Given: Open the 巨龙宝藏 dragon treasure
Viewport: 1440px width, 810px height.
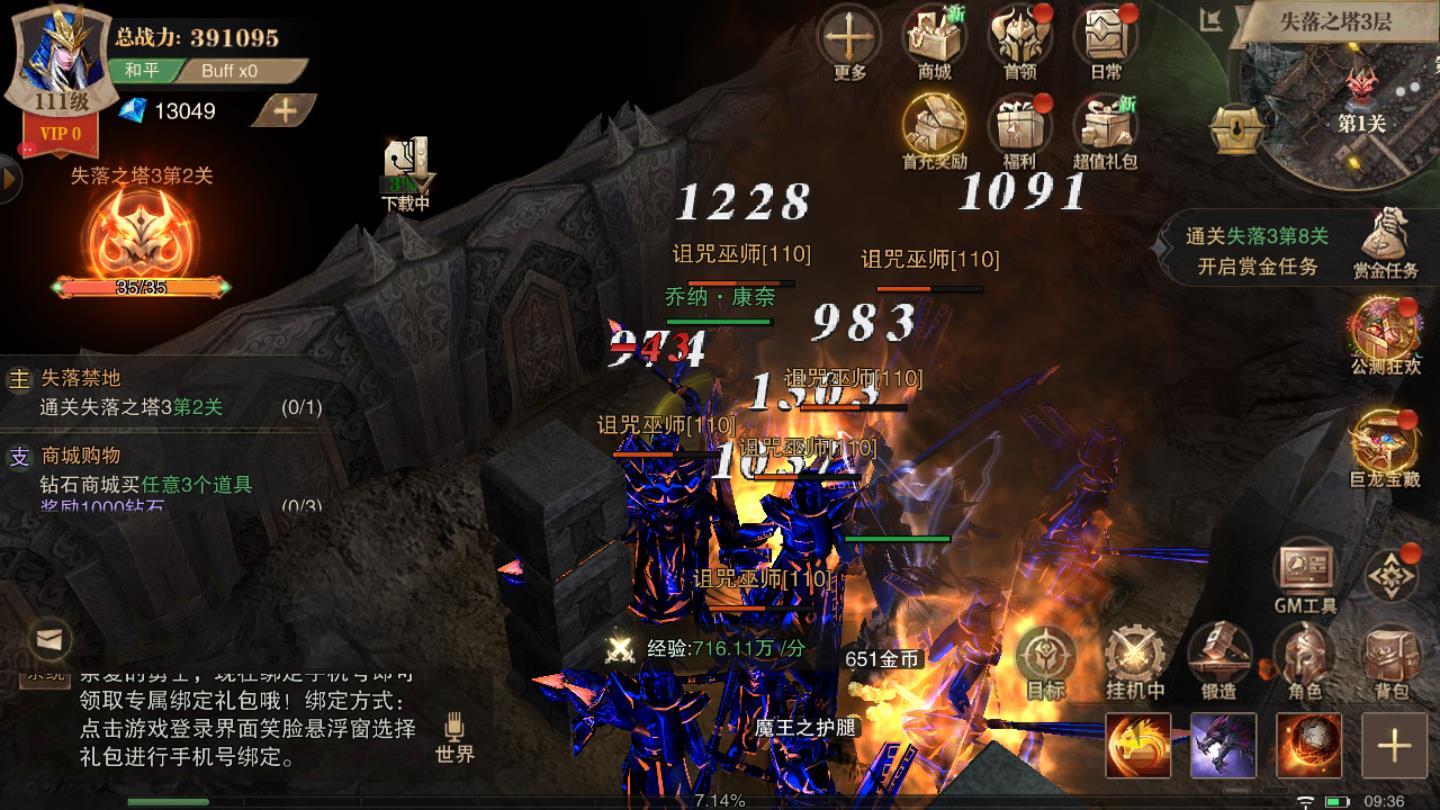Looking at the screenshot, I should click(x=1385, y=446).
